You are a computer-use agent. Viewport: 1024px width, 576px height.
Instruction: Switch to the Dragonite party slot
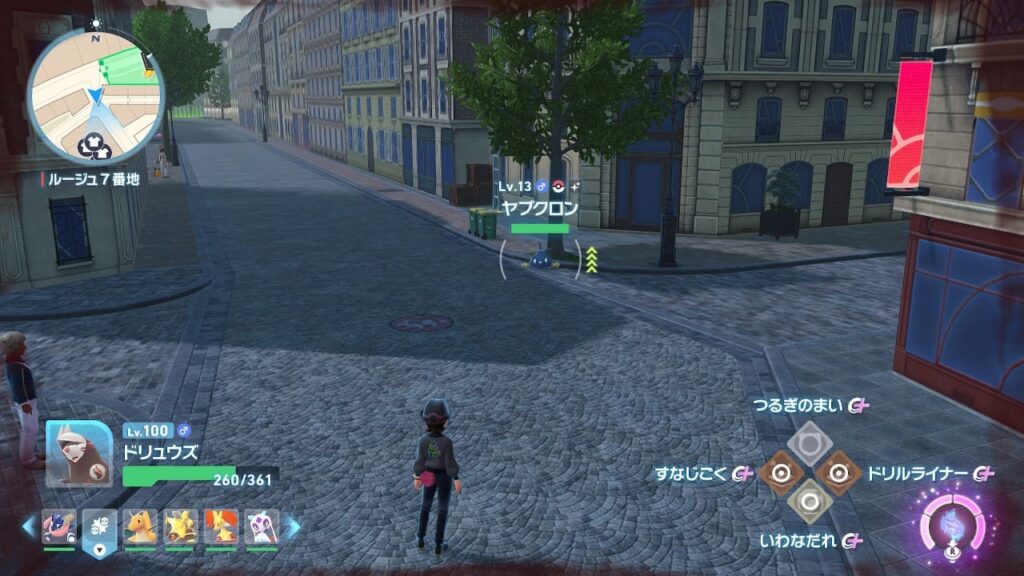tap(140, 526)
